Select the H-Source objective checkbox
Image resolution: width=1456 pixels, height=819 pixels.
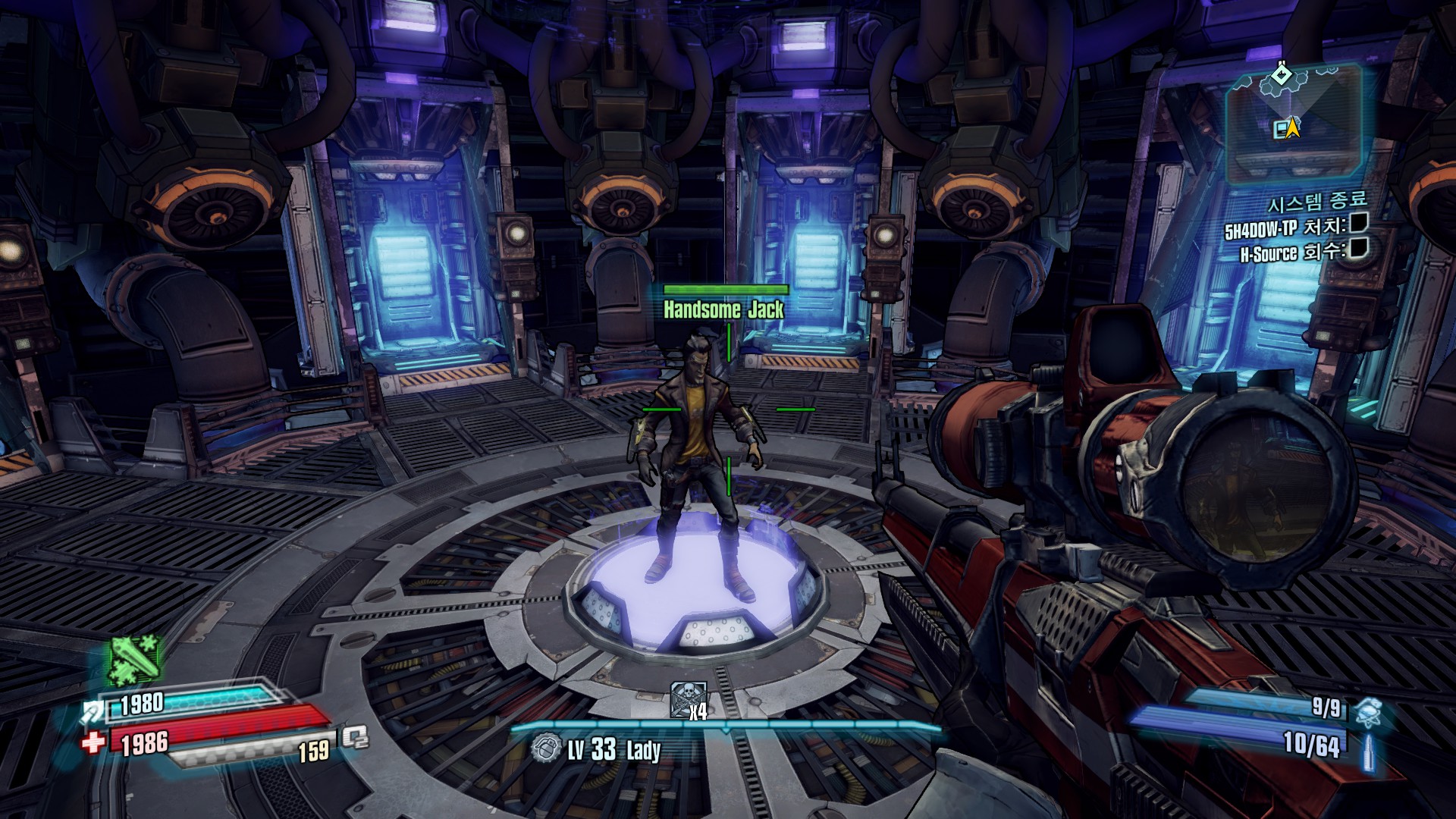(1359, 248)
